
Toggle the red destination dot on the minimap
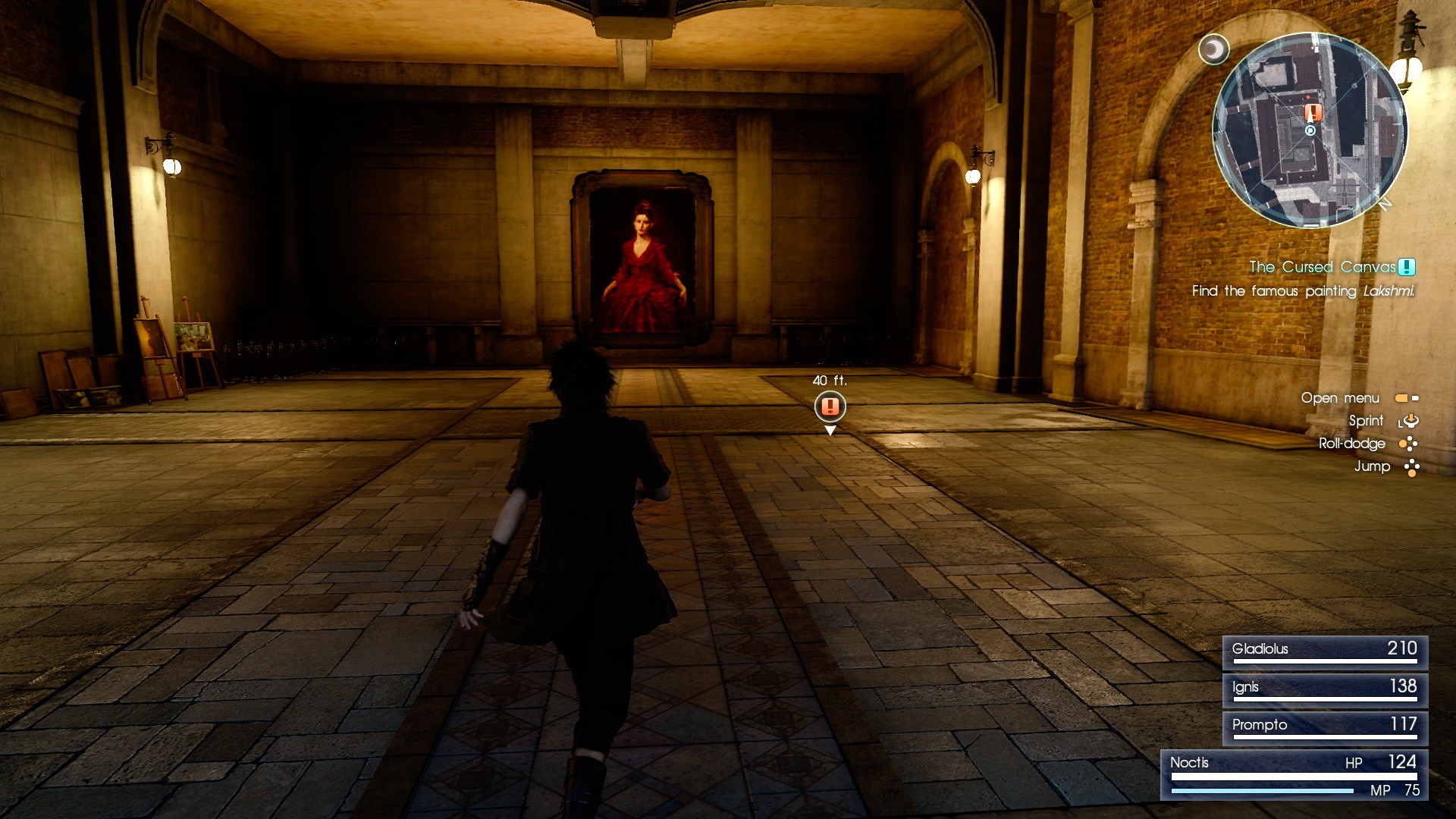(x=1307, y=98)
